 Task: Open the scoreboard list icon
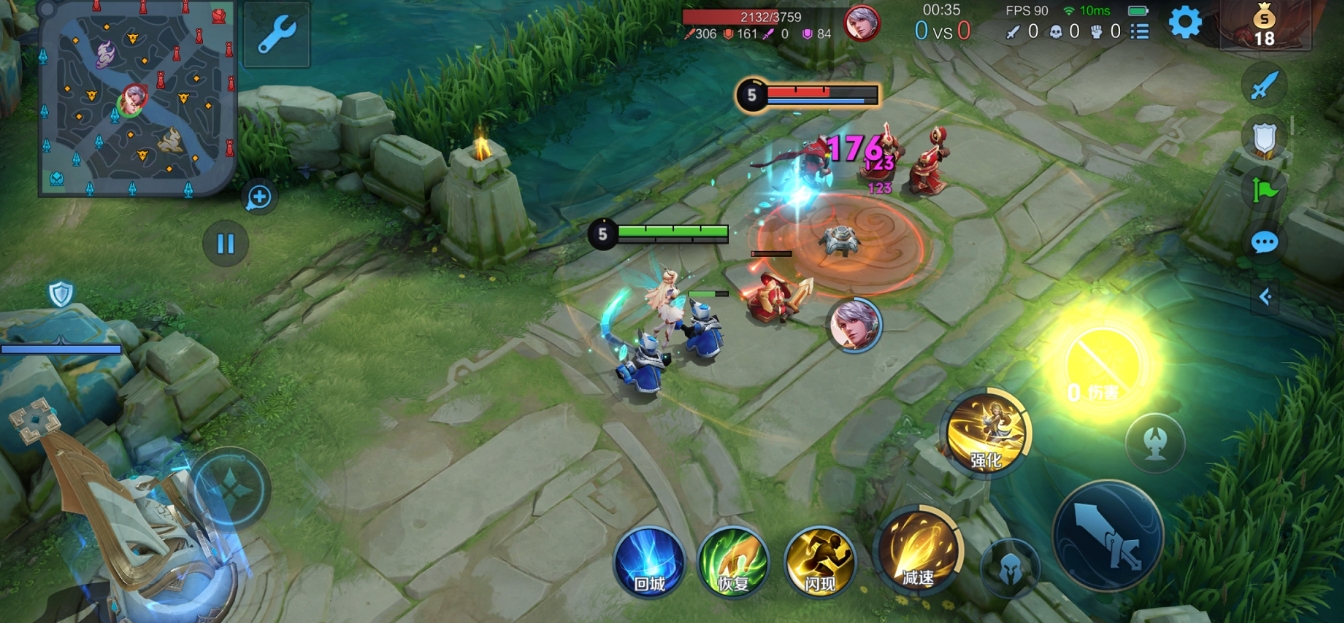(x=1139, y=32)
